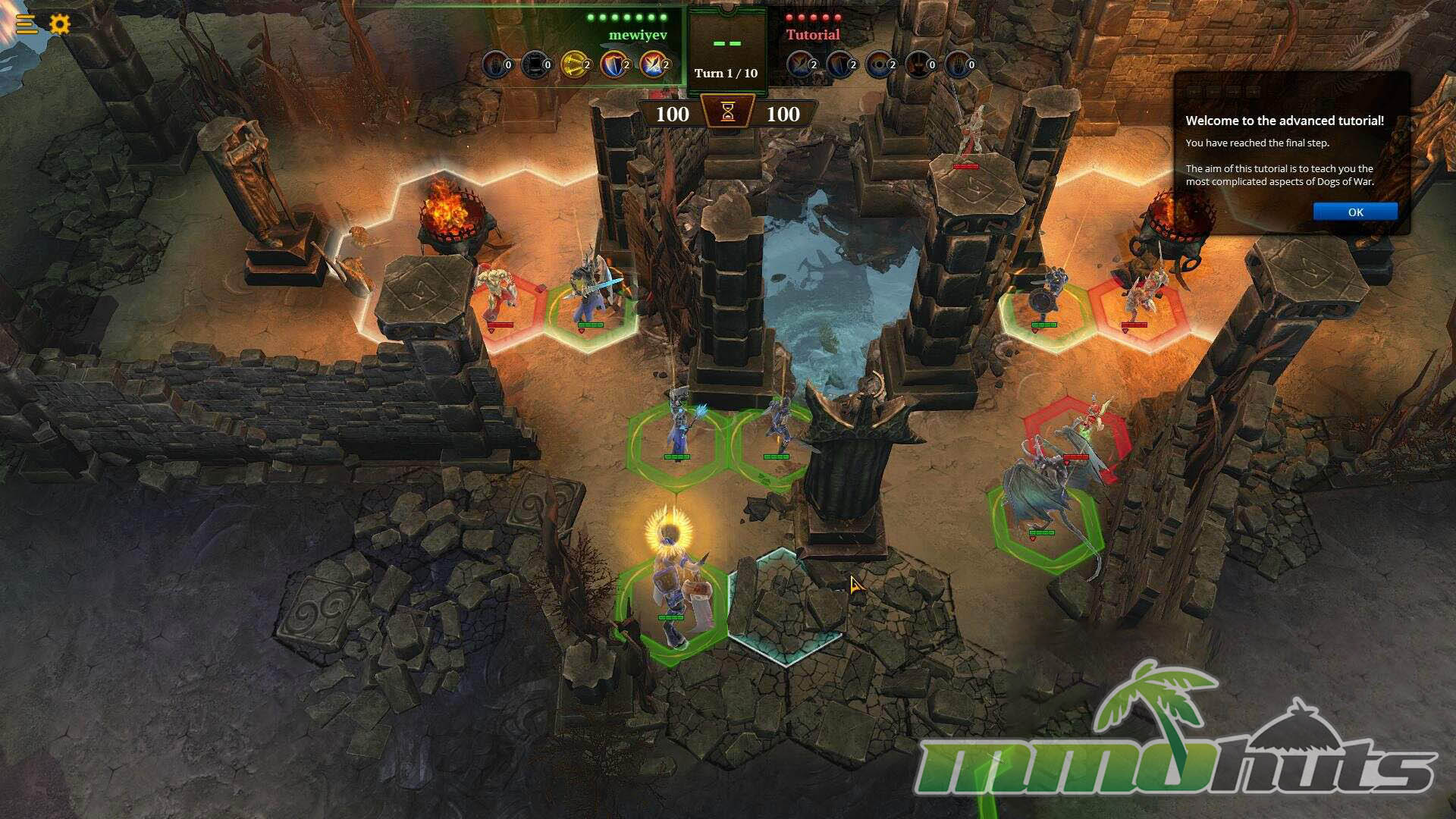Select mewiyev's red and blue shield icon
The image size is (1456, 819).
pos(614,64)
